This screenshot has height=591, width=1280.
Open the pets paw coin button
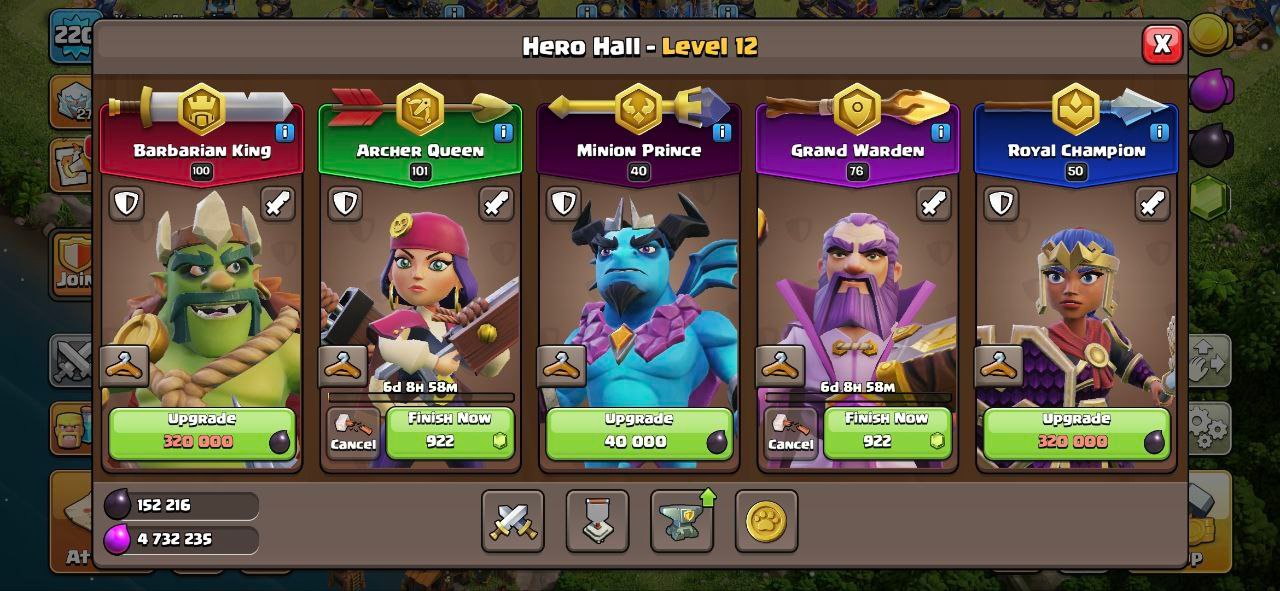point(766,521)
